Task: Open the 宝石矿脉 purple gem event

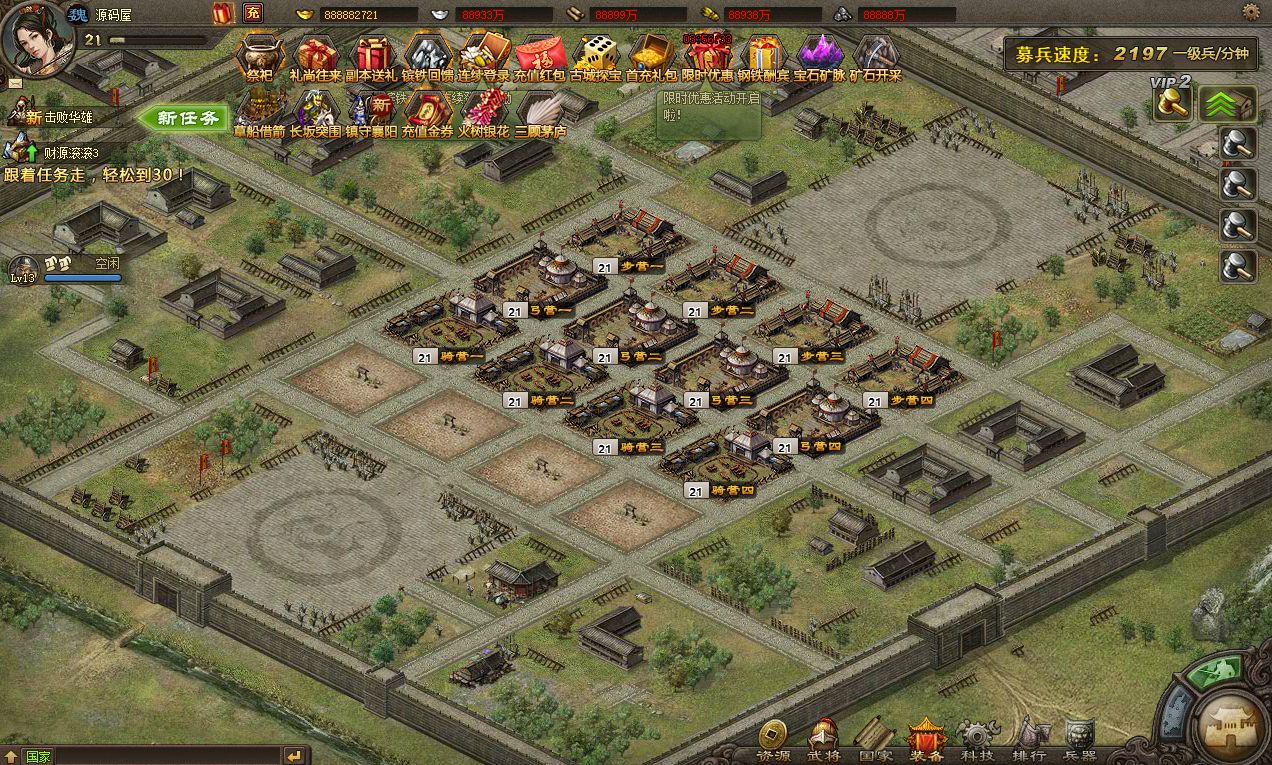Action: pyautogui.click(x=820, y=55)
